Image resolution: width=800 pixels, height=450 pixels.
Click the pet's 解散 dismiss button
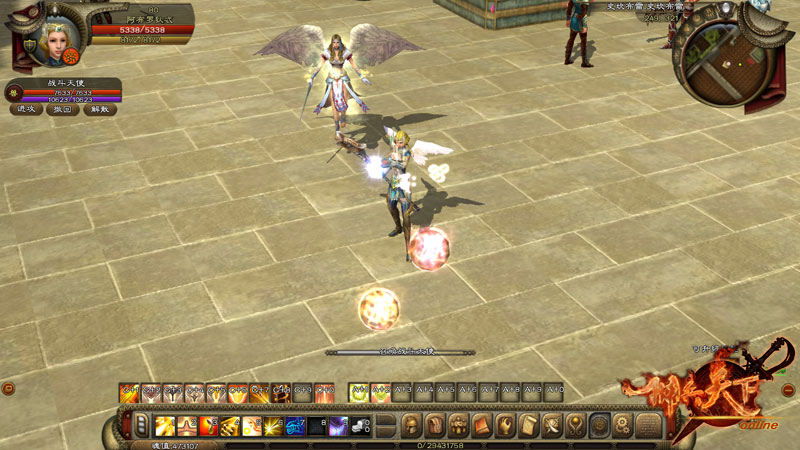[x=98, y=110]
